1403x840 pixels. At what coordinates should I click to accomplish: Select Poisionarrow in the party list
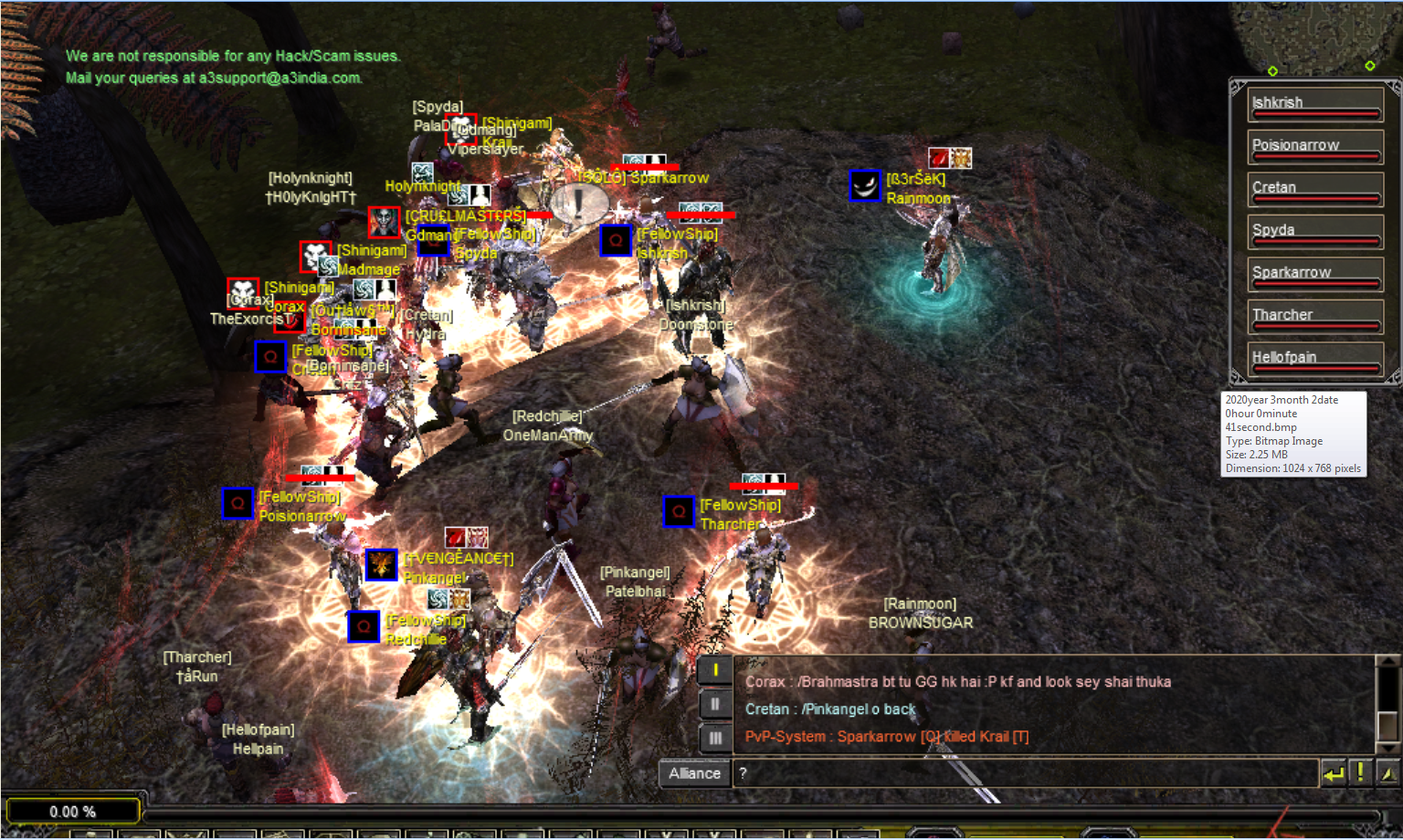click(1314, 146)
